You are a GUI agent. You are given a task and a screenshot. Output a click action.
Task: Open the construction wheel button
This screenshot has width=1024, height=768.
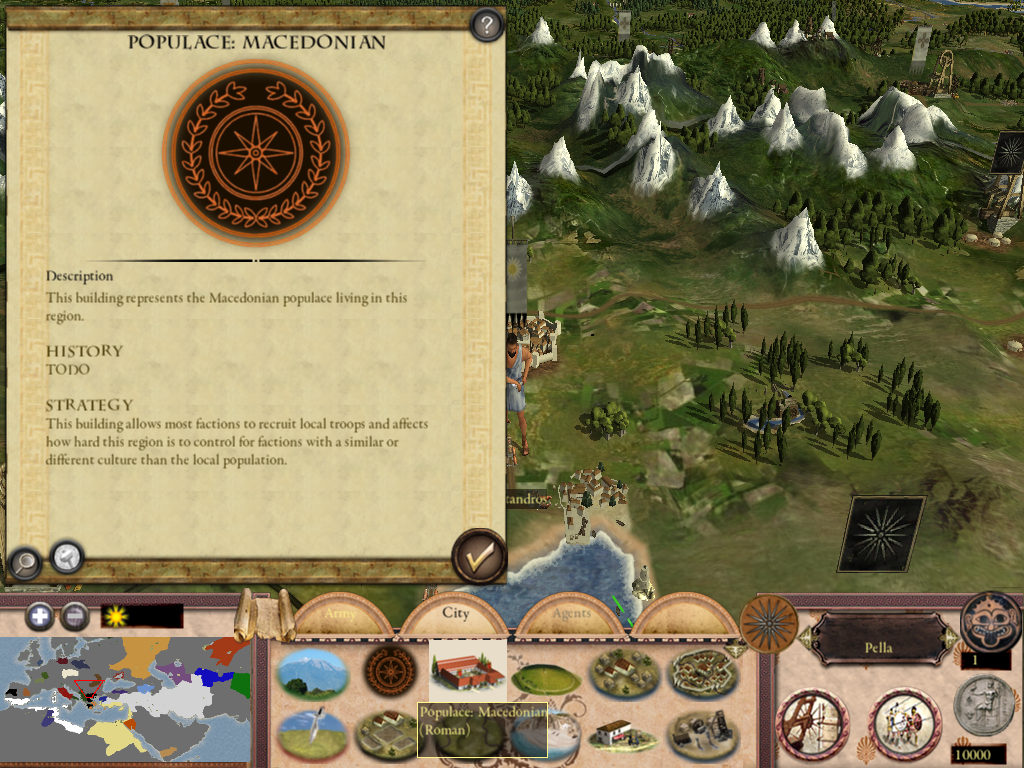(812, 722)
